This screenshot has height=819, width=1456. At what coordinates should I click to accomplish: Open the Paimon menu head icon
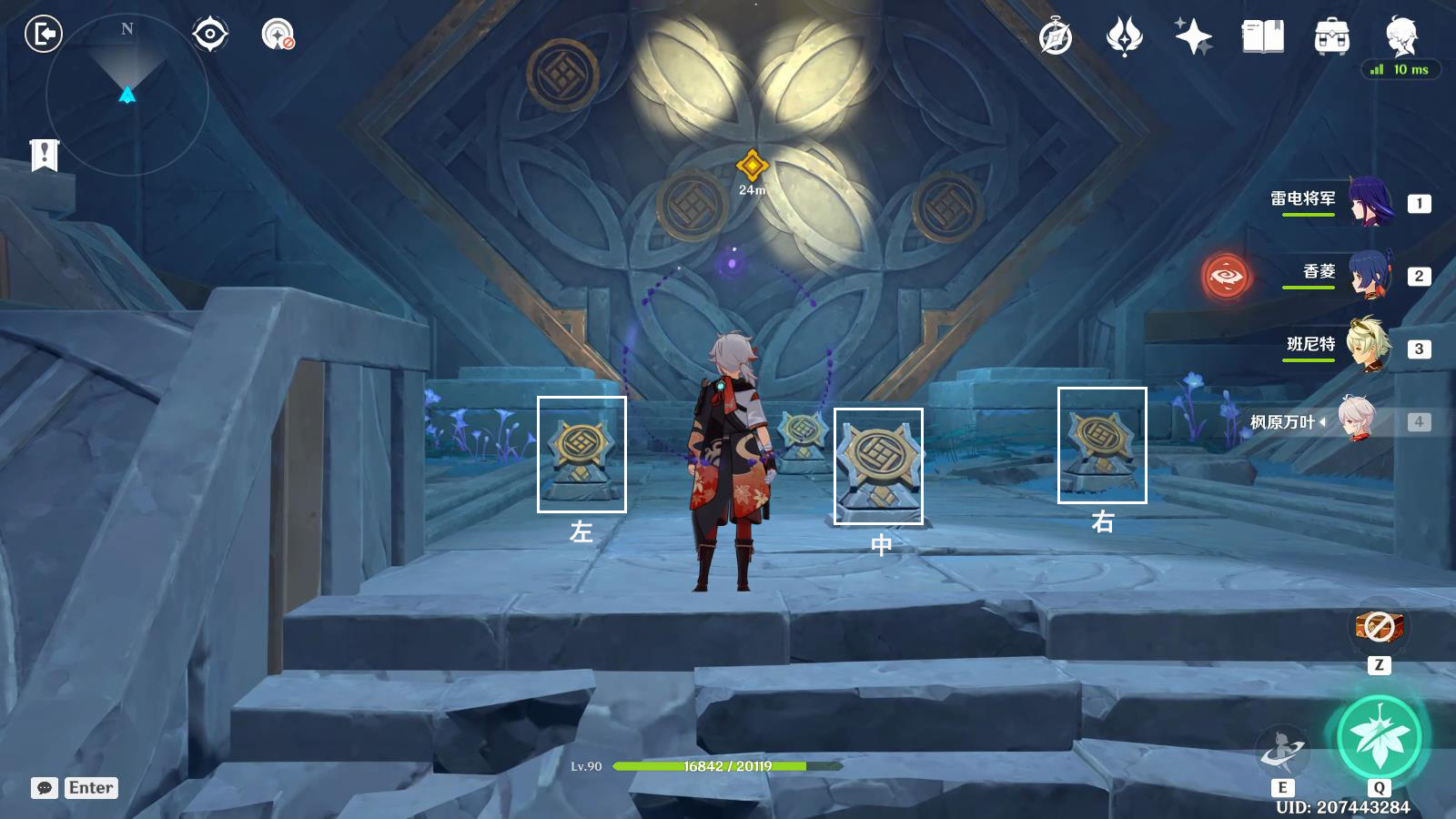(1400, 37)
